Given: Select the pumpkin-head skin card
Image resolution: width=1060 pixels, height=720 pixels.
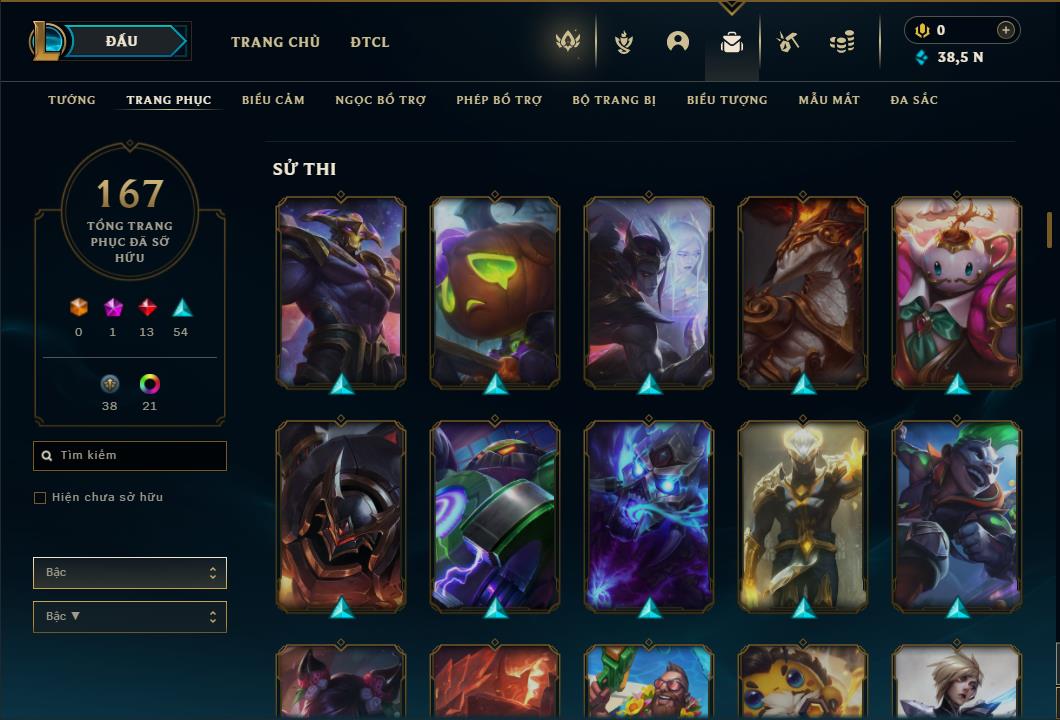Looking at the screenshot, I should tap(495, 292).
